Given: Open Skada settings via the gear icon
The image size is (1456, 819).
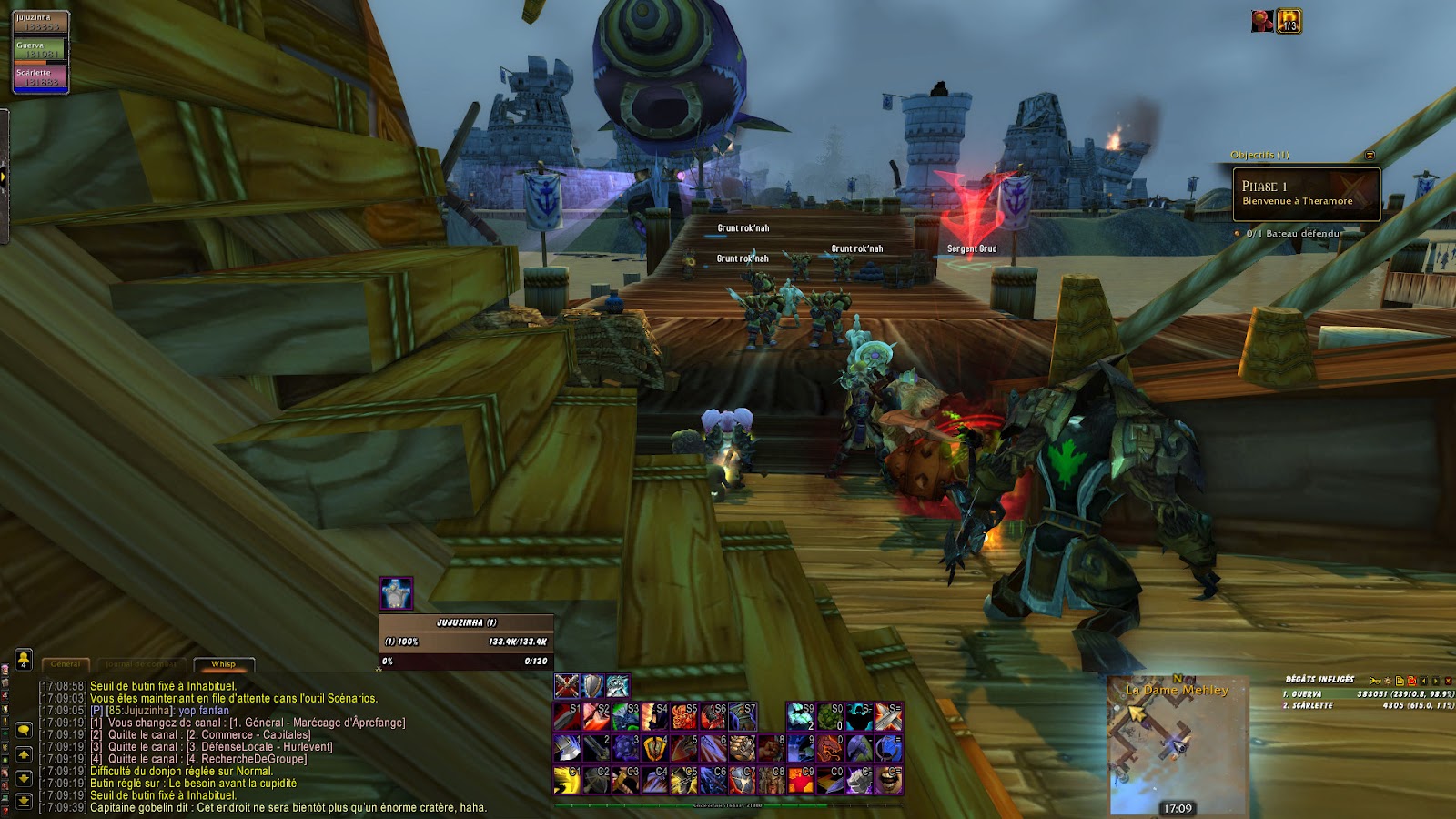Looking at the screenshot, I should click(x=1388, y=681).
